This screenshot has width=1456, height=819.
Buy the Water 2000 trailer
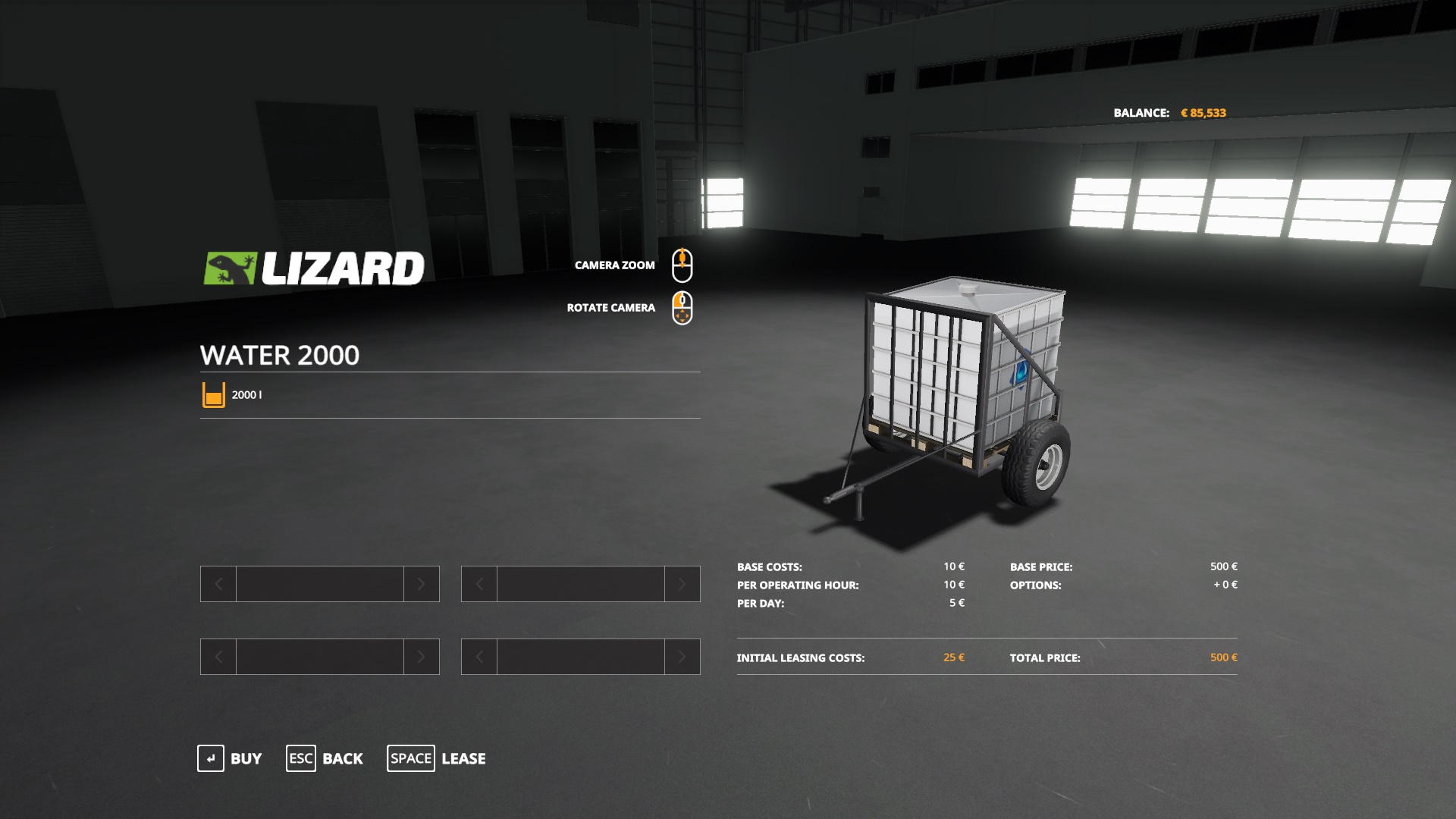230,758
